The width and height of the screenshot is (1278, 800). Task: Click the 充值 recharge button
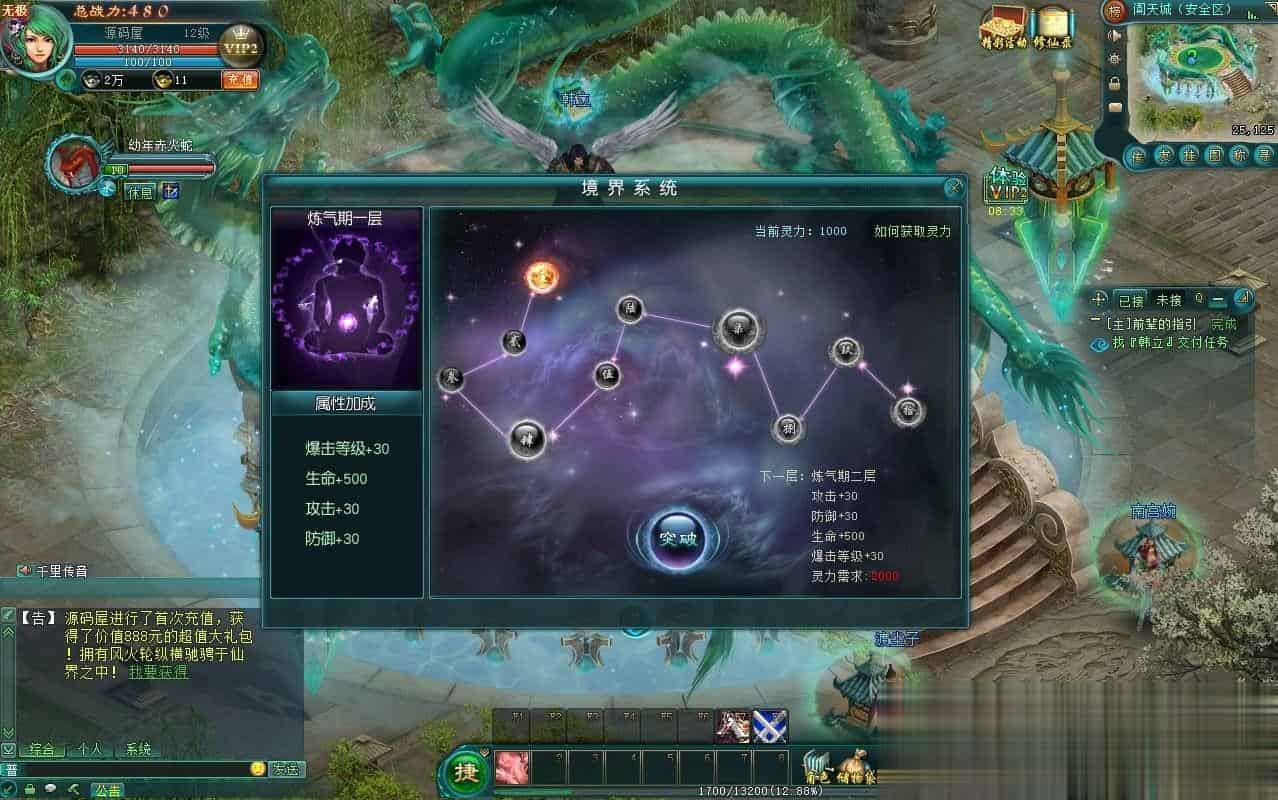click(239, 80)
